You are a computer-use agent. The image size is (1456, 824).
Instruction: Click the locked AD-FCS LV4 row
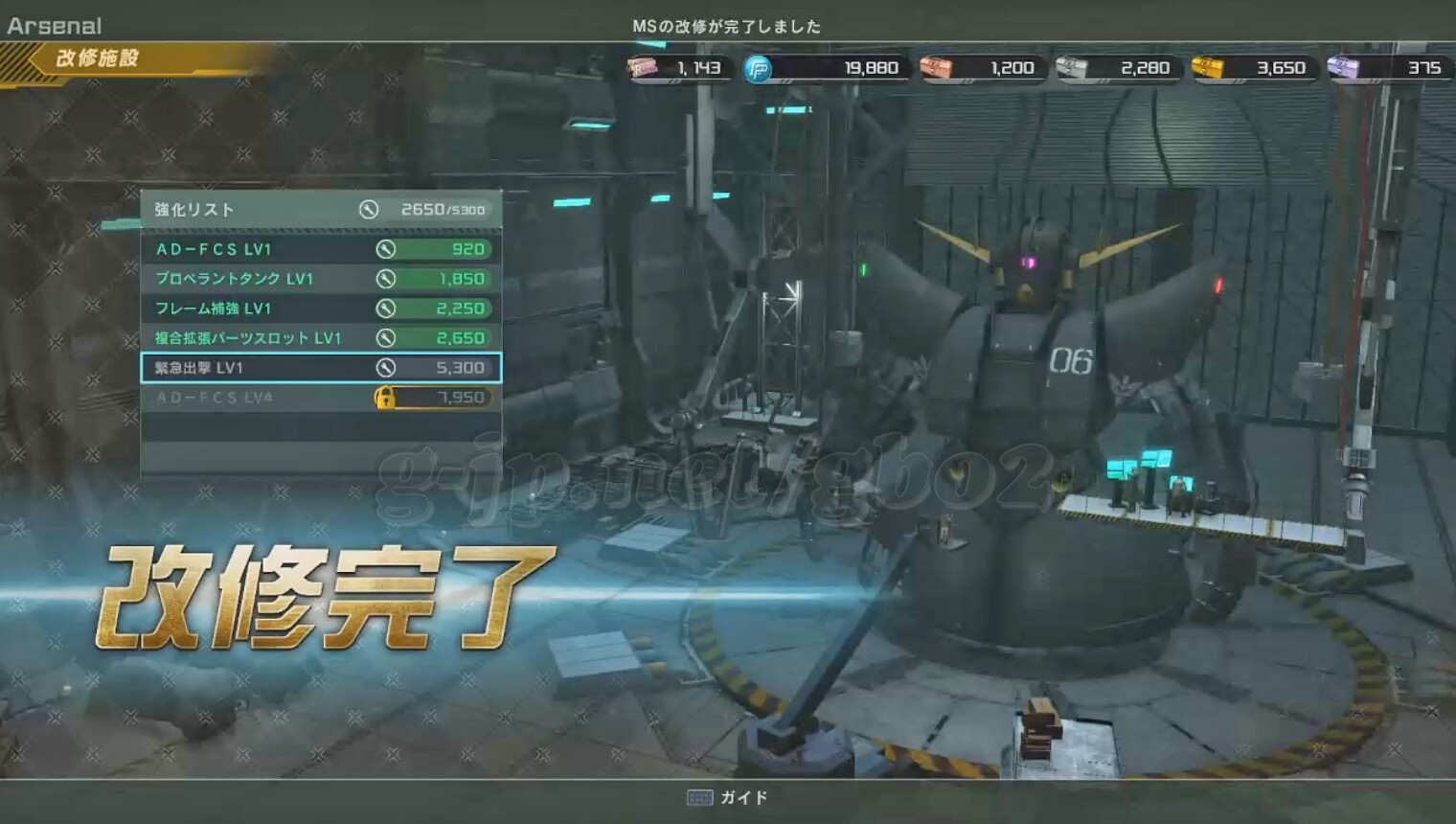(x=321, y=398)
